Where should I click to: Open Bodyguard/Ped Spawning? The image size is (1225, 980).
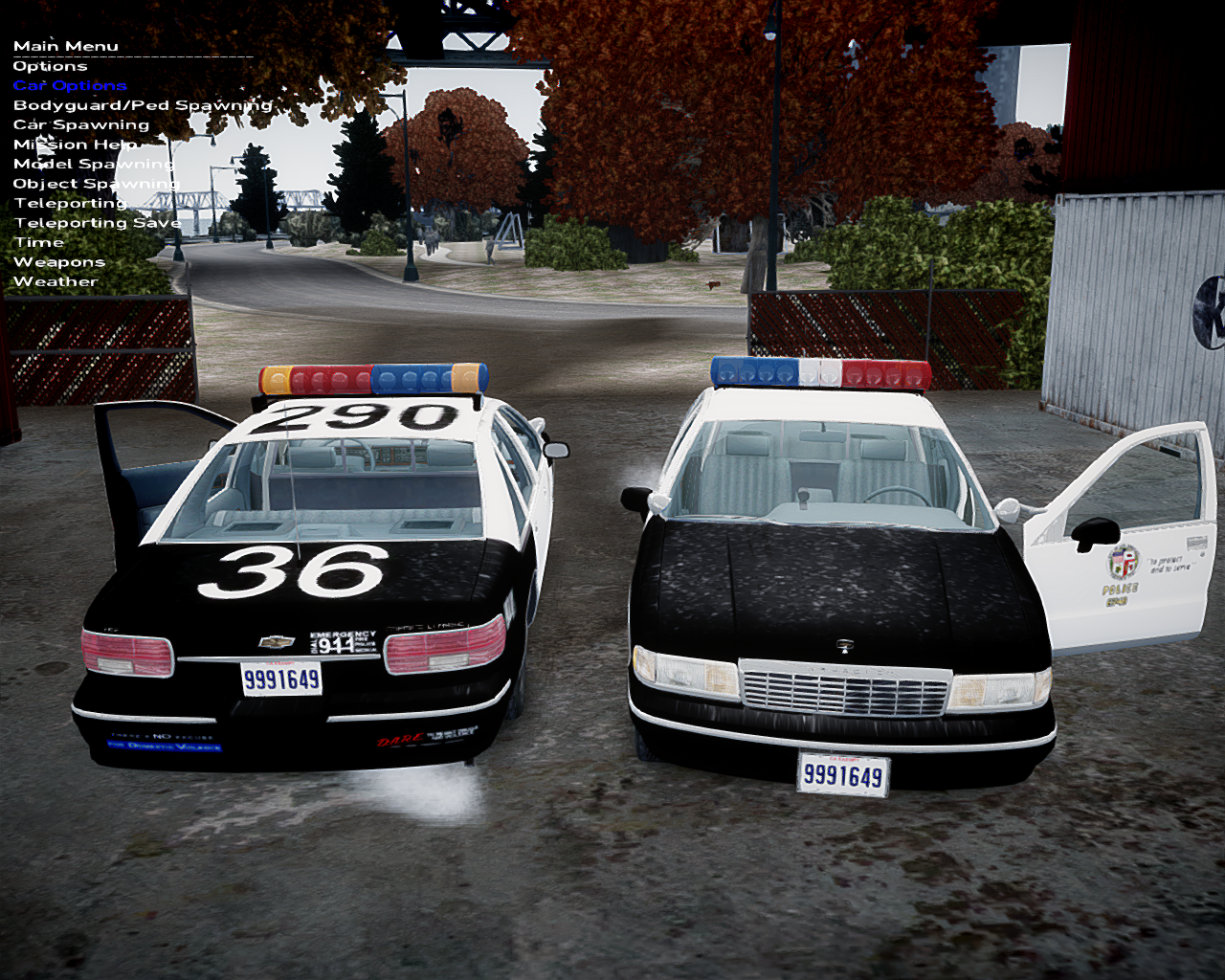143,105
